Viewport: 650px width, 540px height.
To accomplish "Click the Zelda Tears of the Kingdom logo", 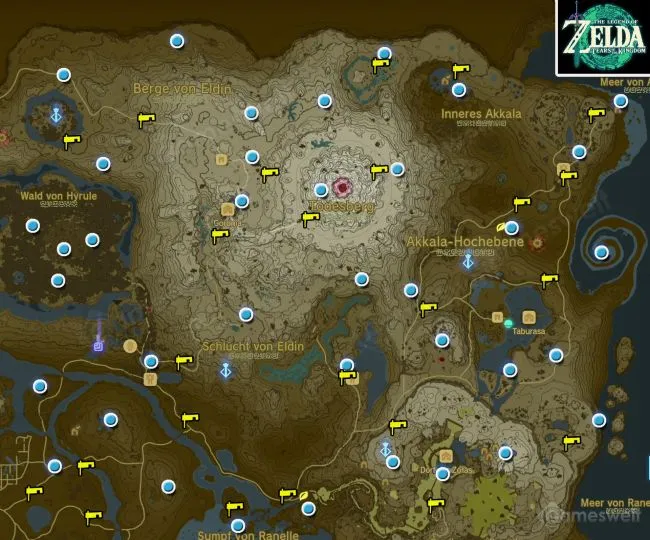I will coord(602,38).
